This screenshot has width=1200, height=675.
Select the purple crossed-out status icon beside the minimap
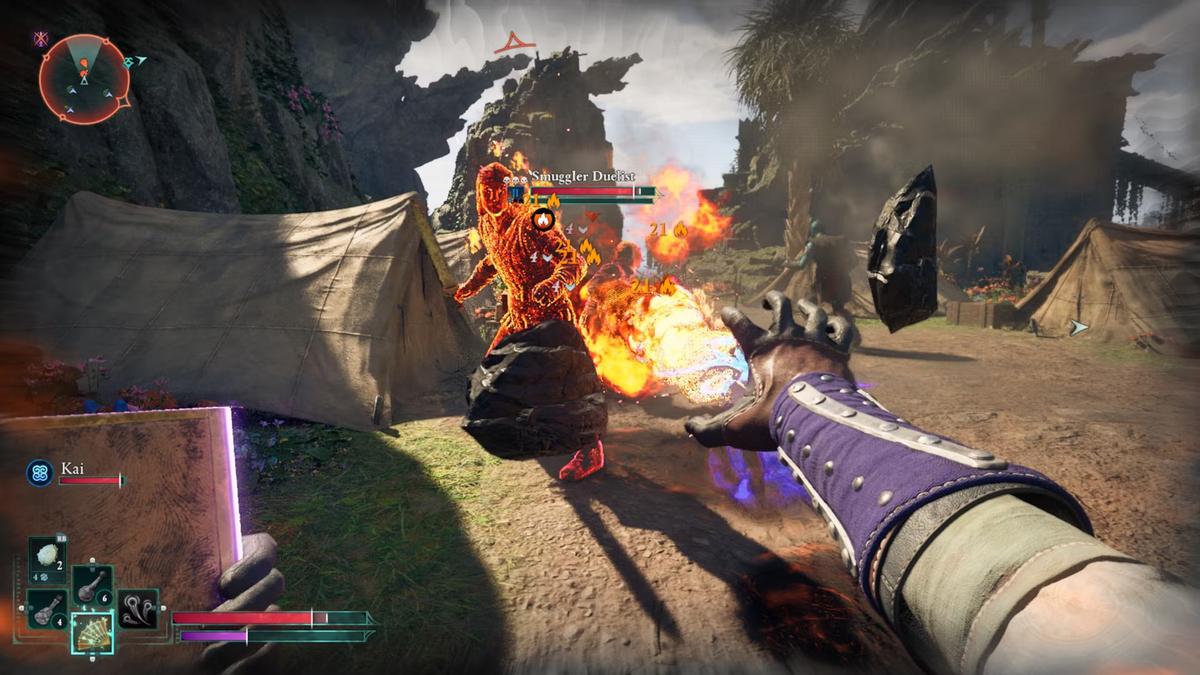point(41,39)
